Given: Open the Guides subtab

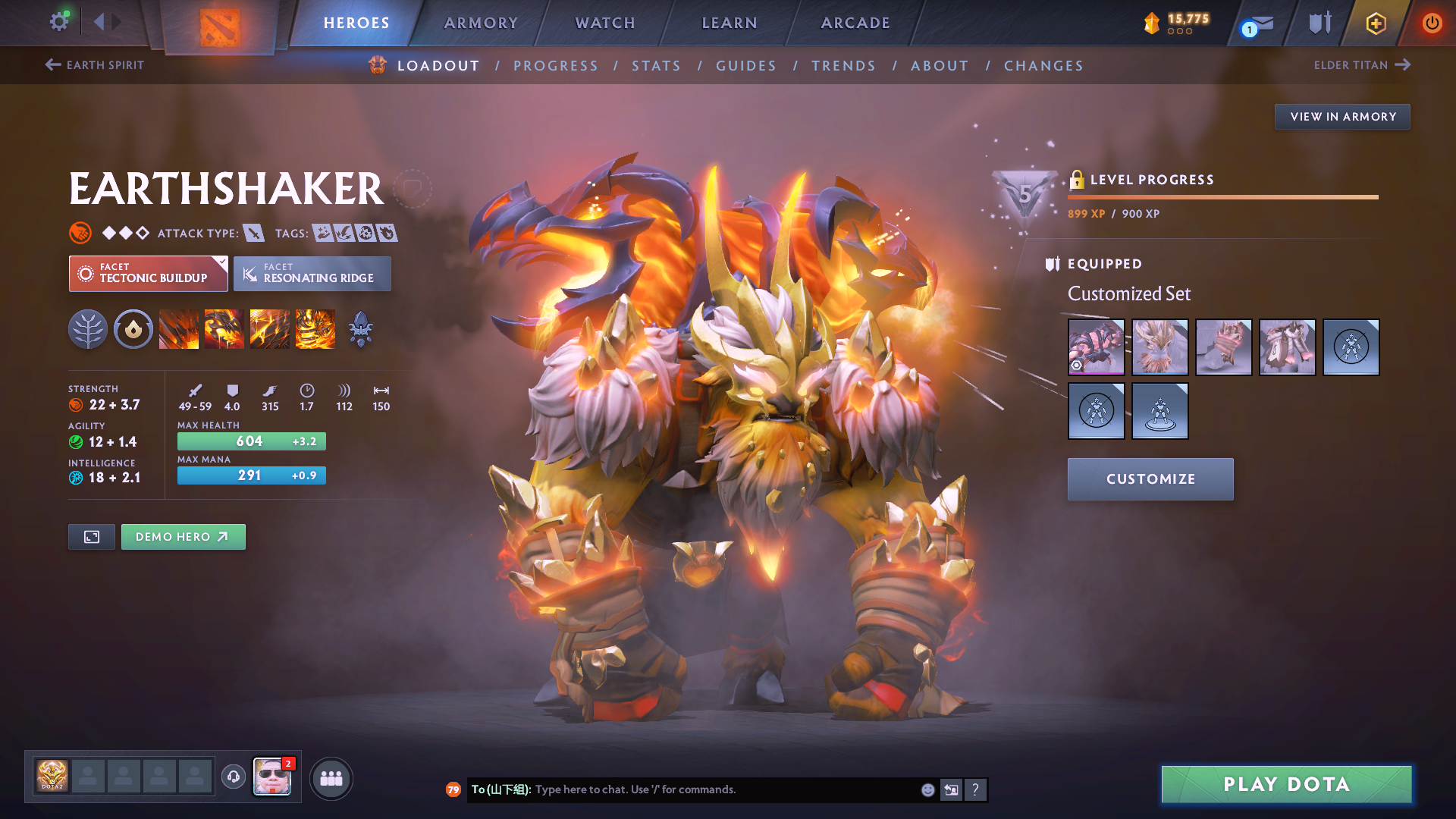Looking at the screenshot, I should tap(746, 66).
